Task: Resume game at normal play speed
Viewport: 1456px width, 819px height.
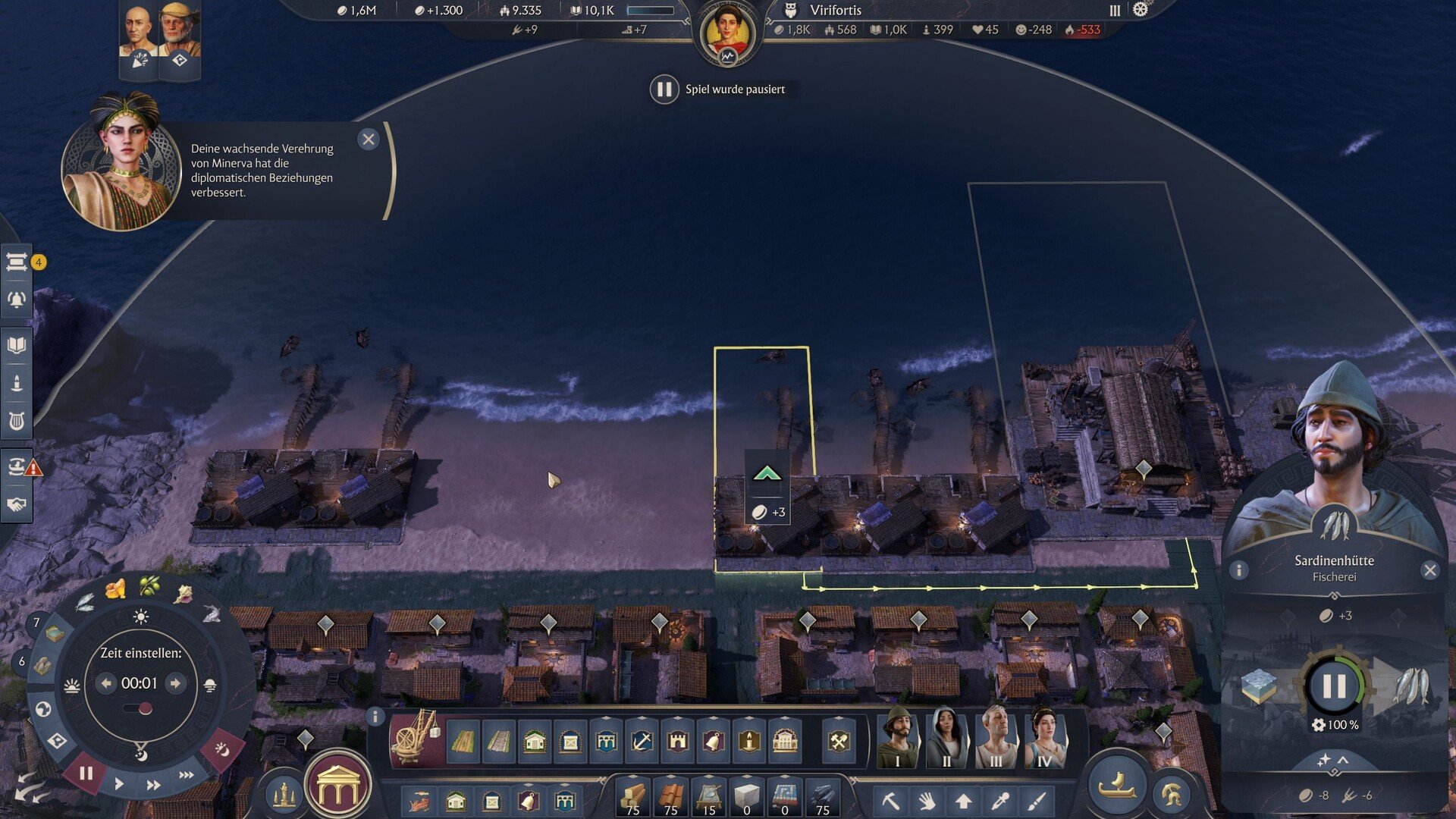Action: pyautogui.click(x=119, y=784)
